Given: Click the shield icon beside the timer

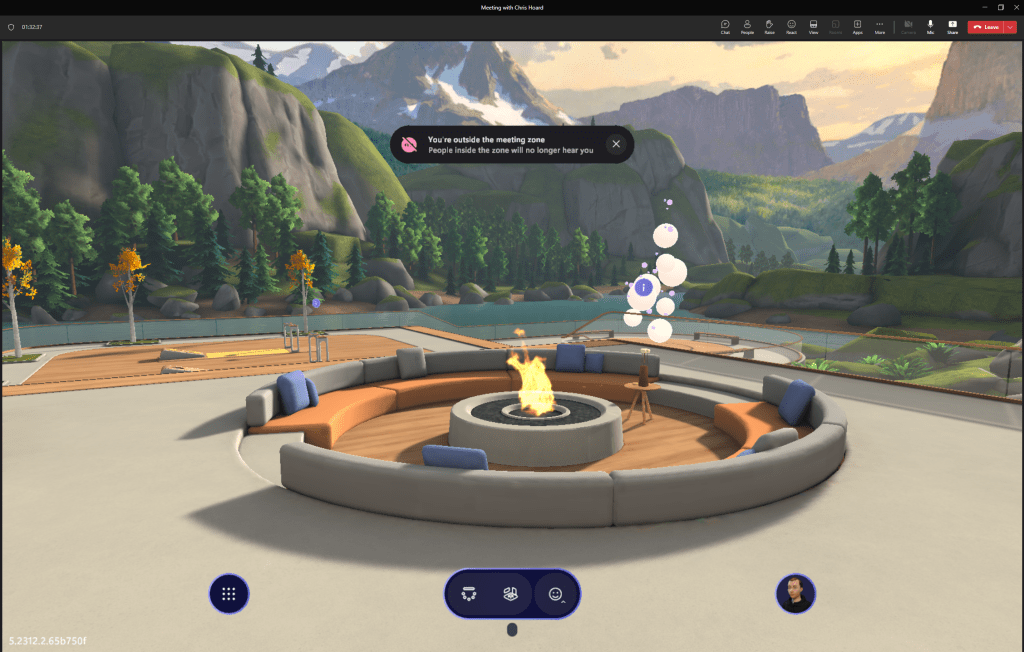Looking at the screenshot, I should (x=11, y=27).
